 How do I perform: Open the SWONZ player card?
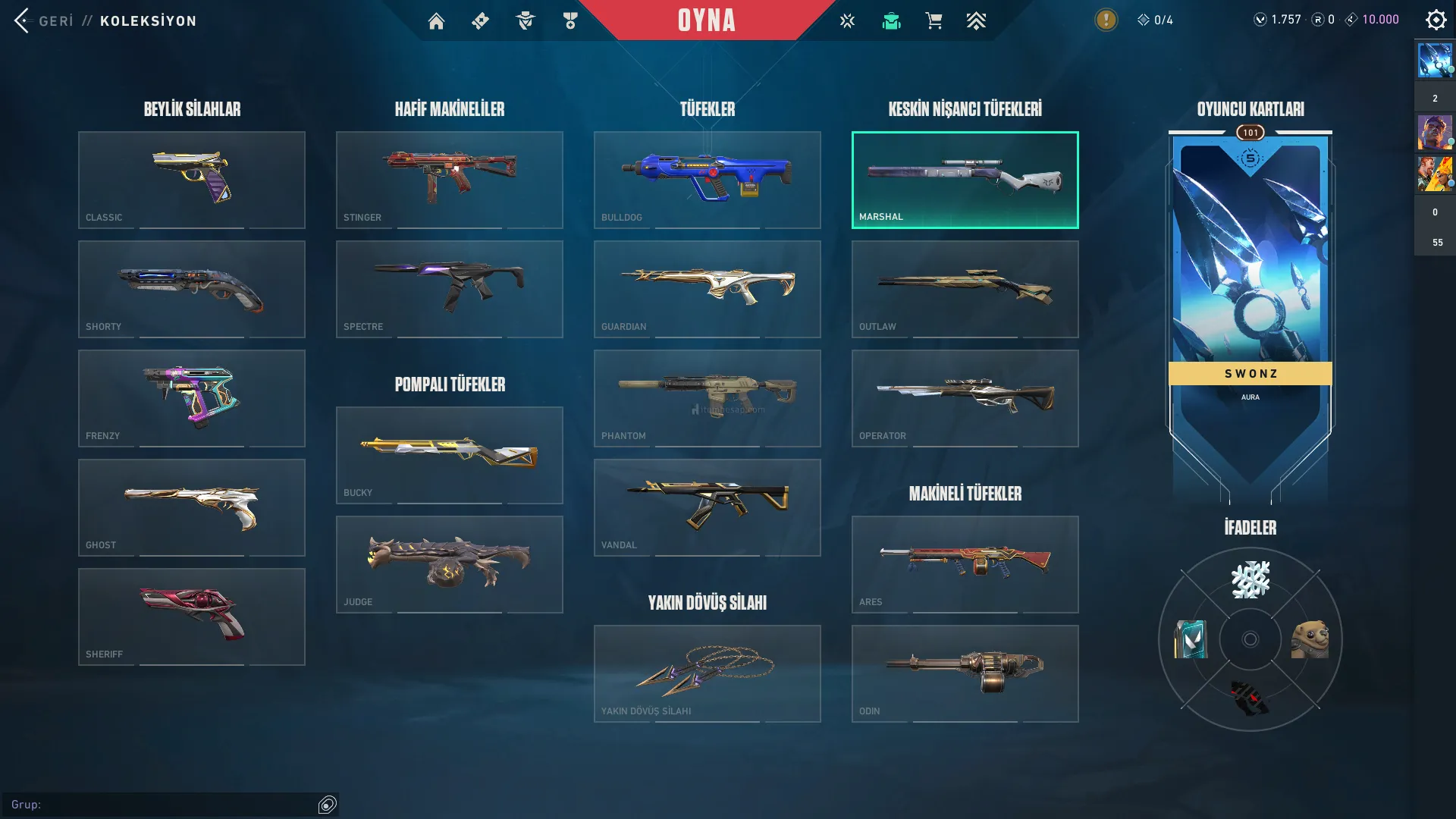click(x=1250, y=303)
